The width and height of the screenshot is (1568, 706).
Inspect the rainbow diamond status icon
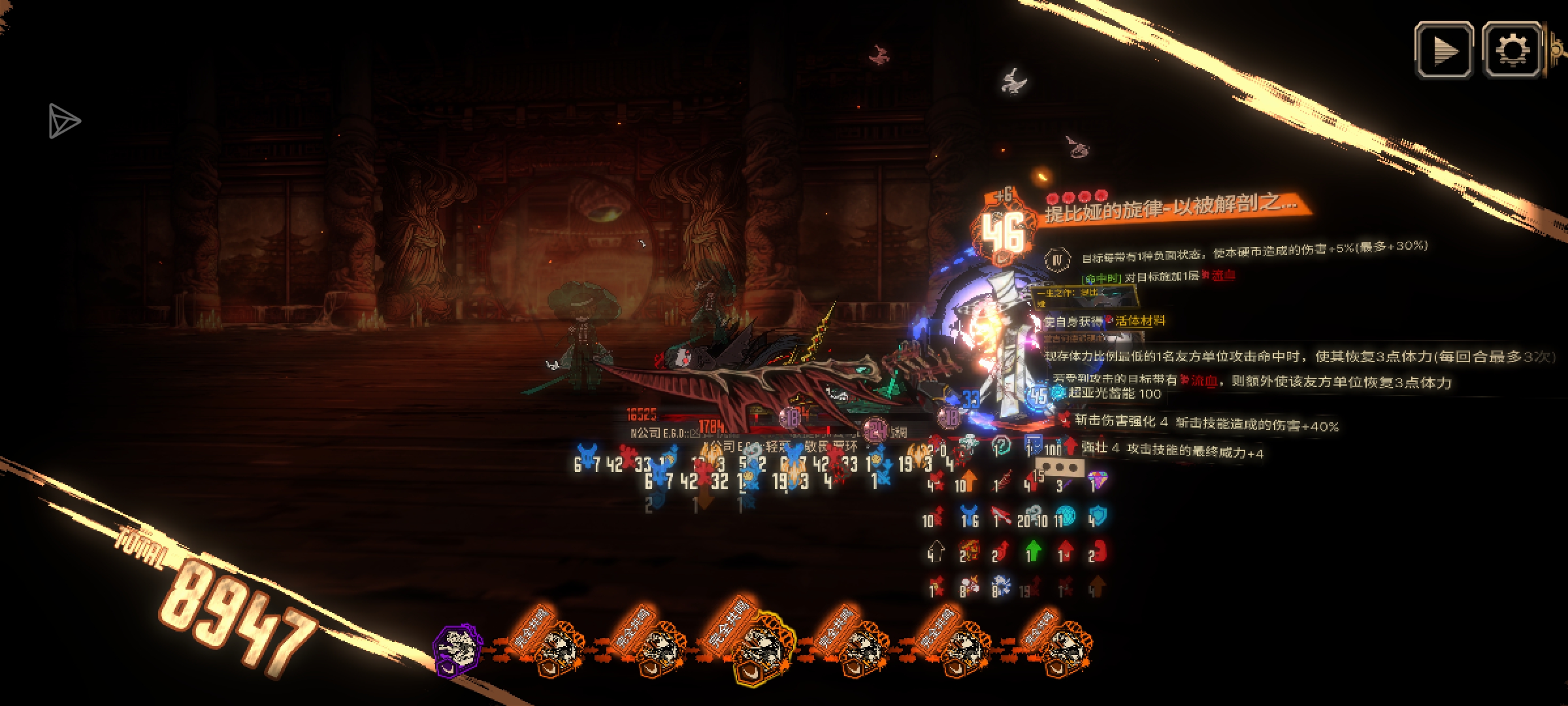point(1098,482)
